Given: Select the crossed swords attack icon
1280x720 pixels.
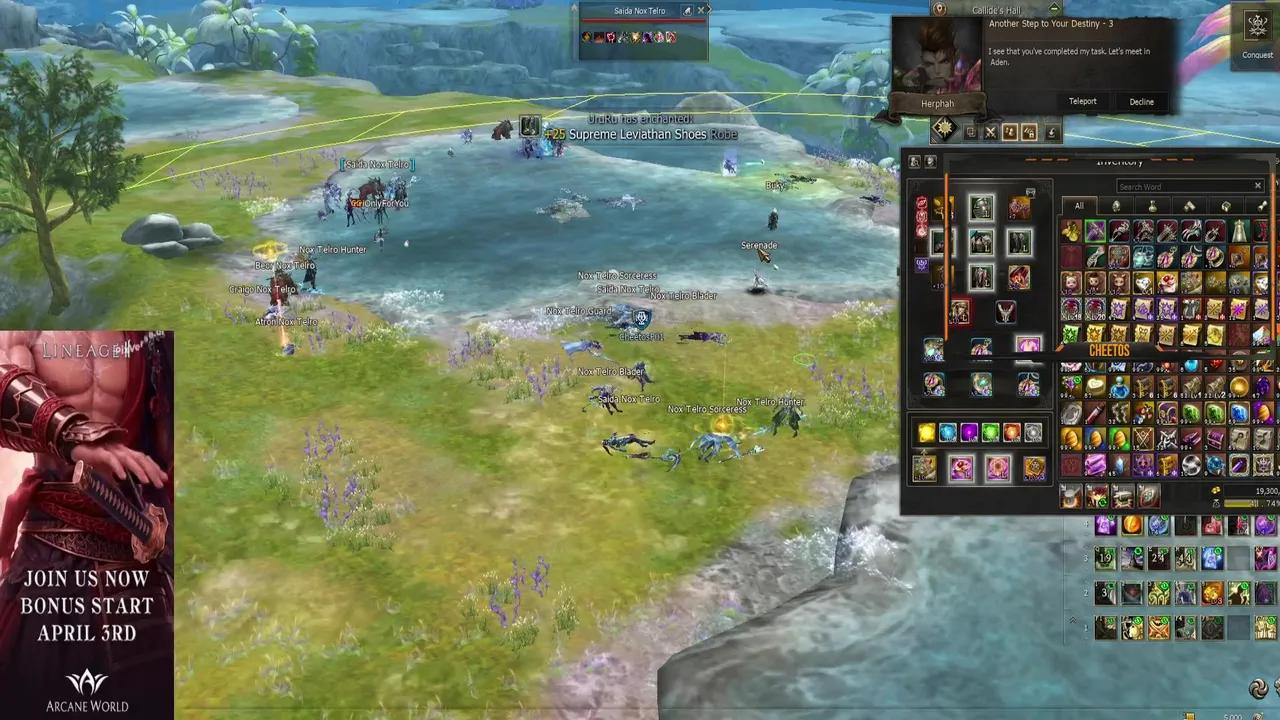Looking at the screenshot, I should (990, 133).
